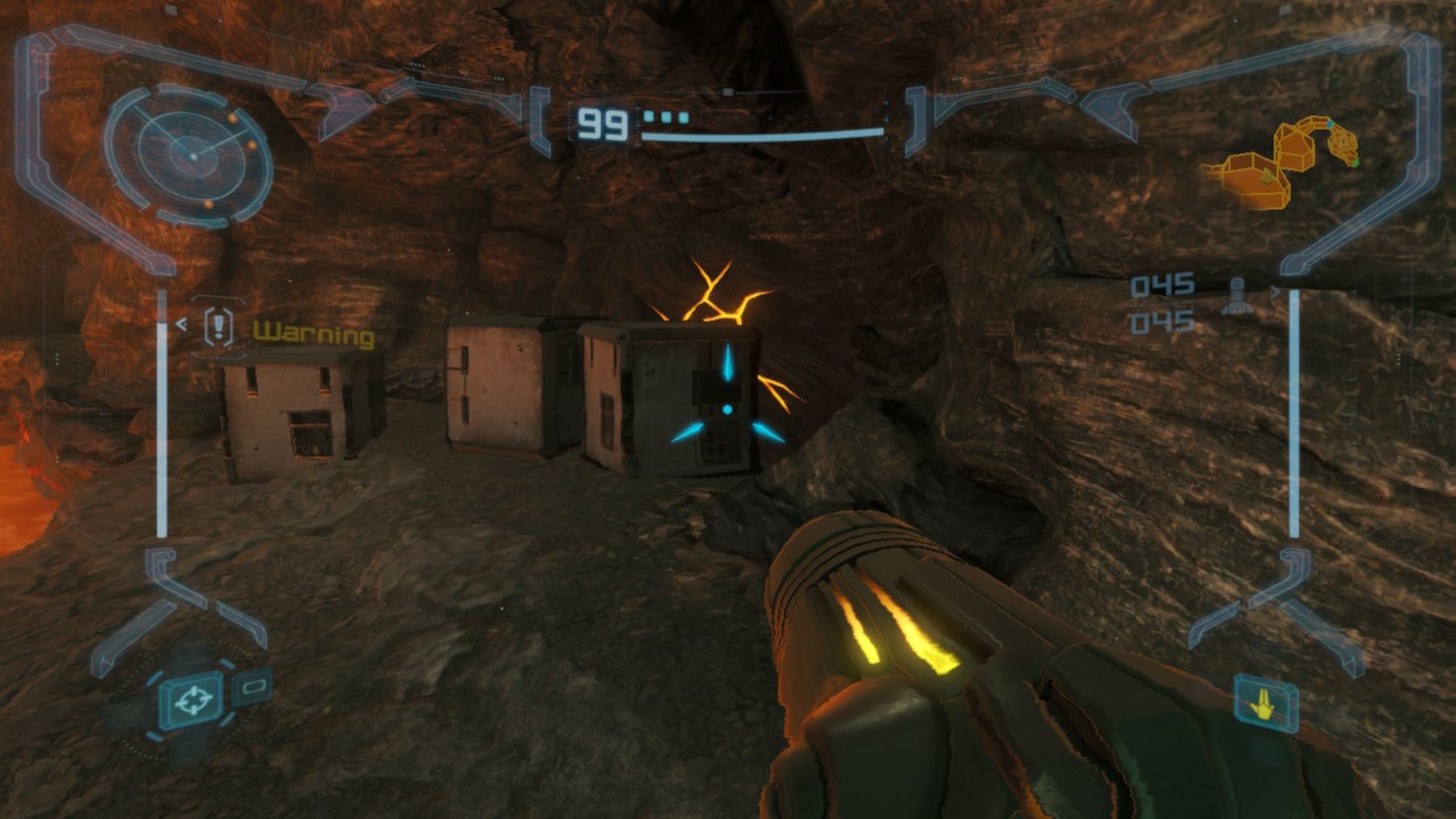
Task: Select the warning exclamation icon
Action: pyautogui.click(x=218, y=326)
